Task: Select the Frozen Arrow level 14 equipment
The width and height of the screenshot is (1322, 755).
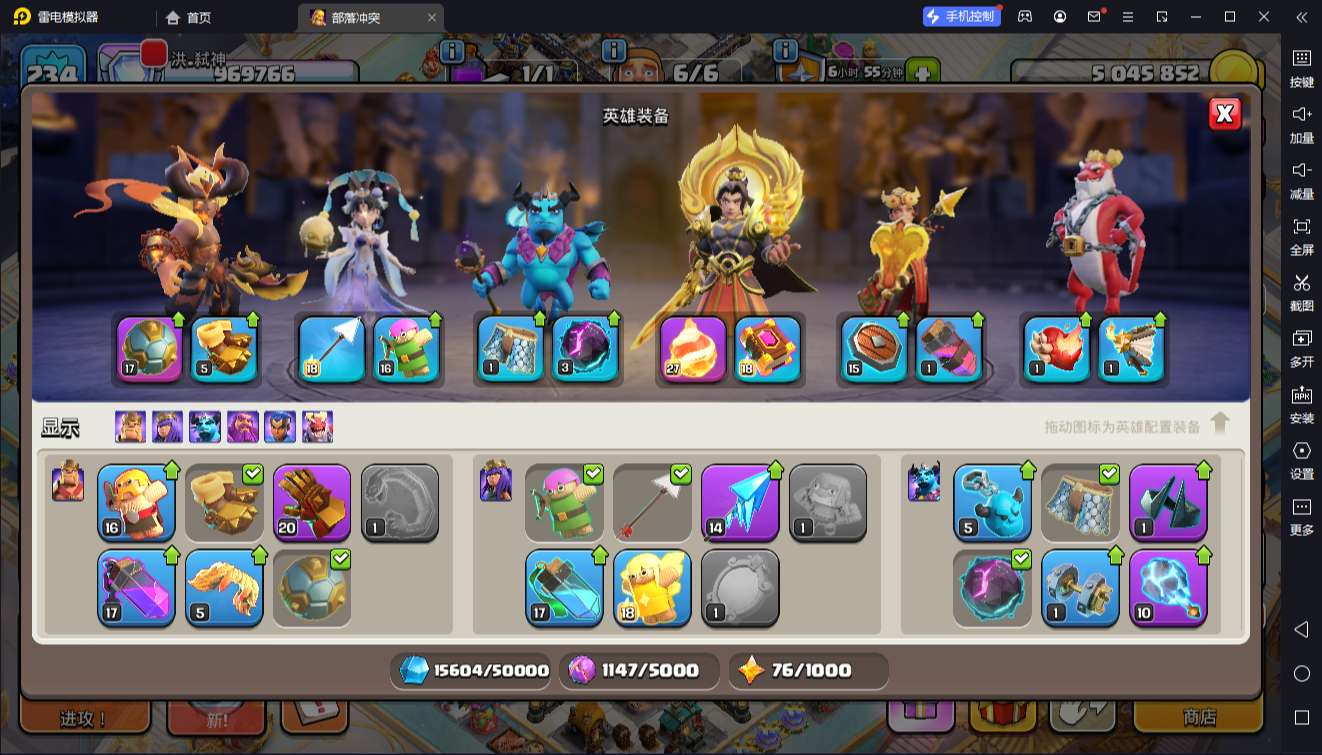Action: click(x=740, y=502)
